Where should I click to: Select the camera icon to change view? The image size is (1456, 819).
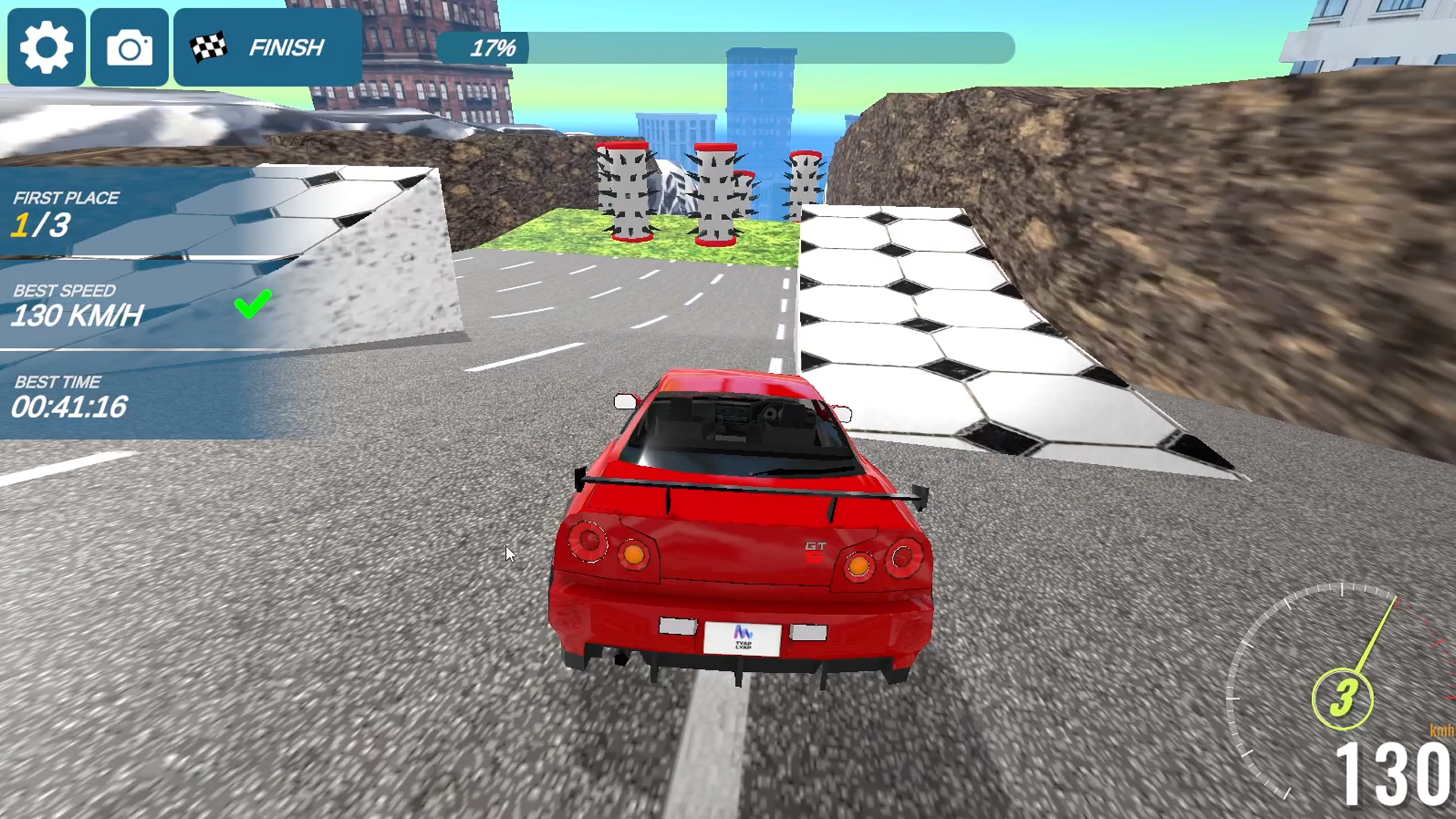(x=129, y=47)
